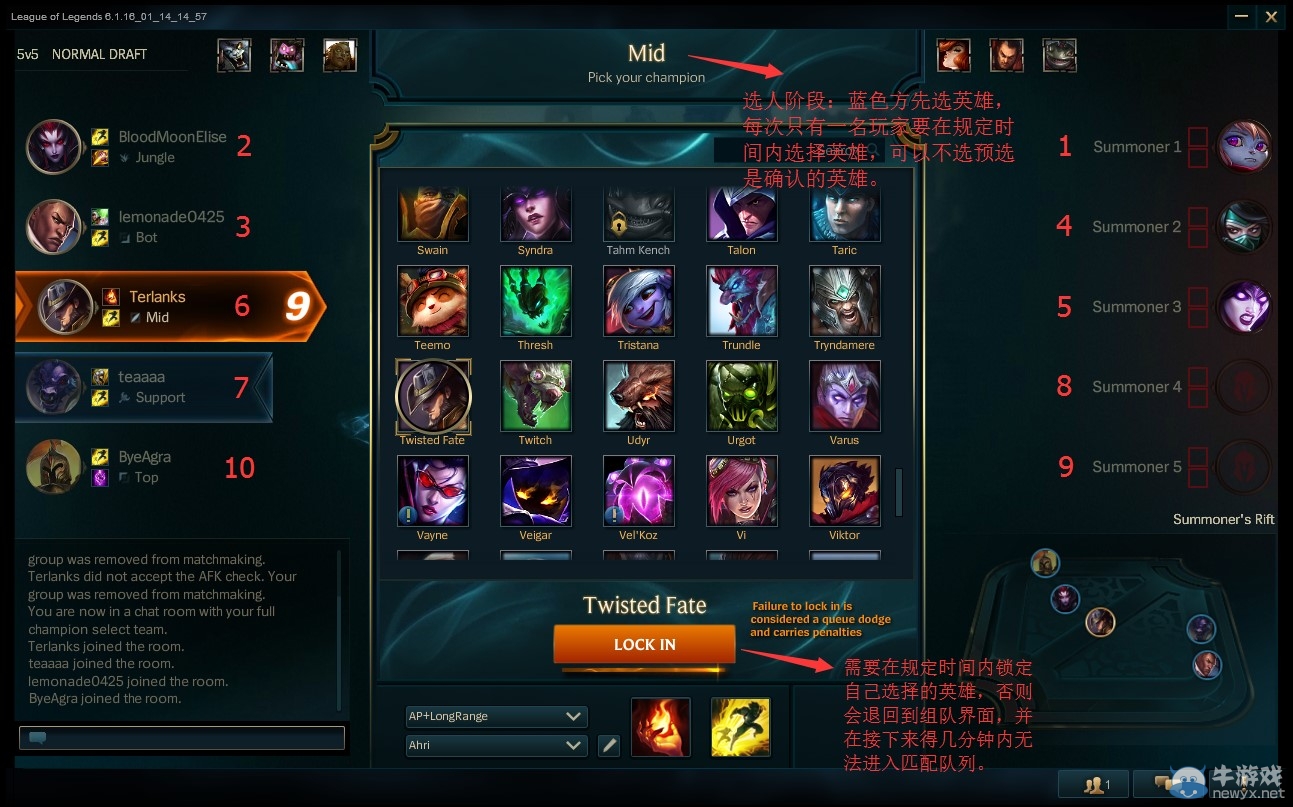Open the Ahri rune page dropdown
The height and width of the screenshot is (807, 1293).
(496, 745)
